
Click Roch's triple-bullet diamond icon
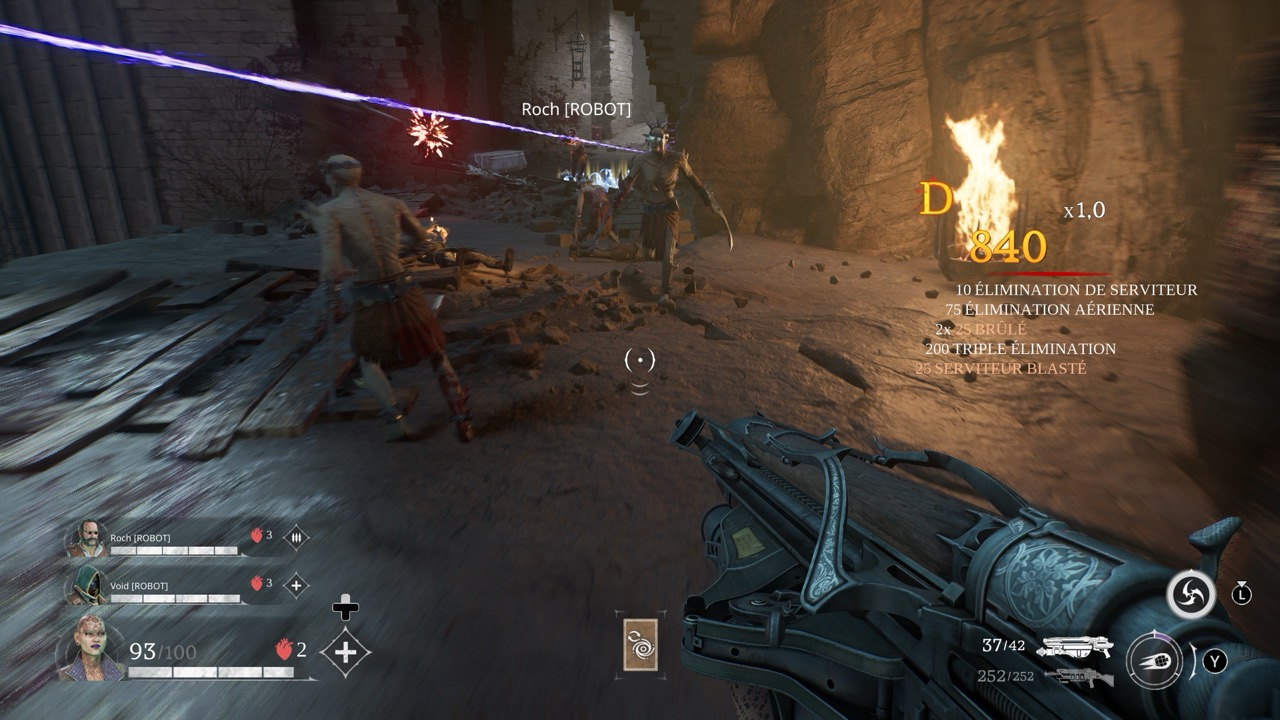(296, 538)
